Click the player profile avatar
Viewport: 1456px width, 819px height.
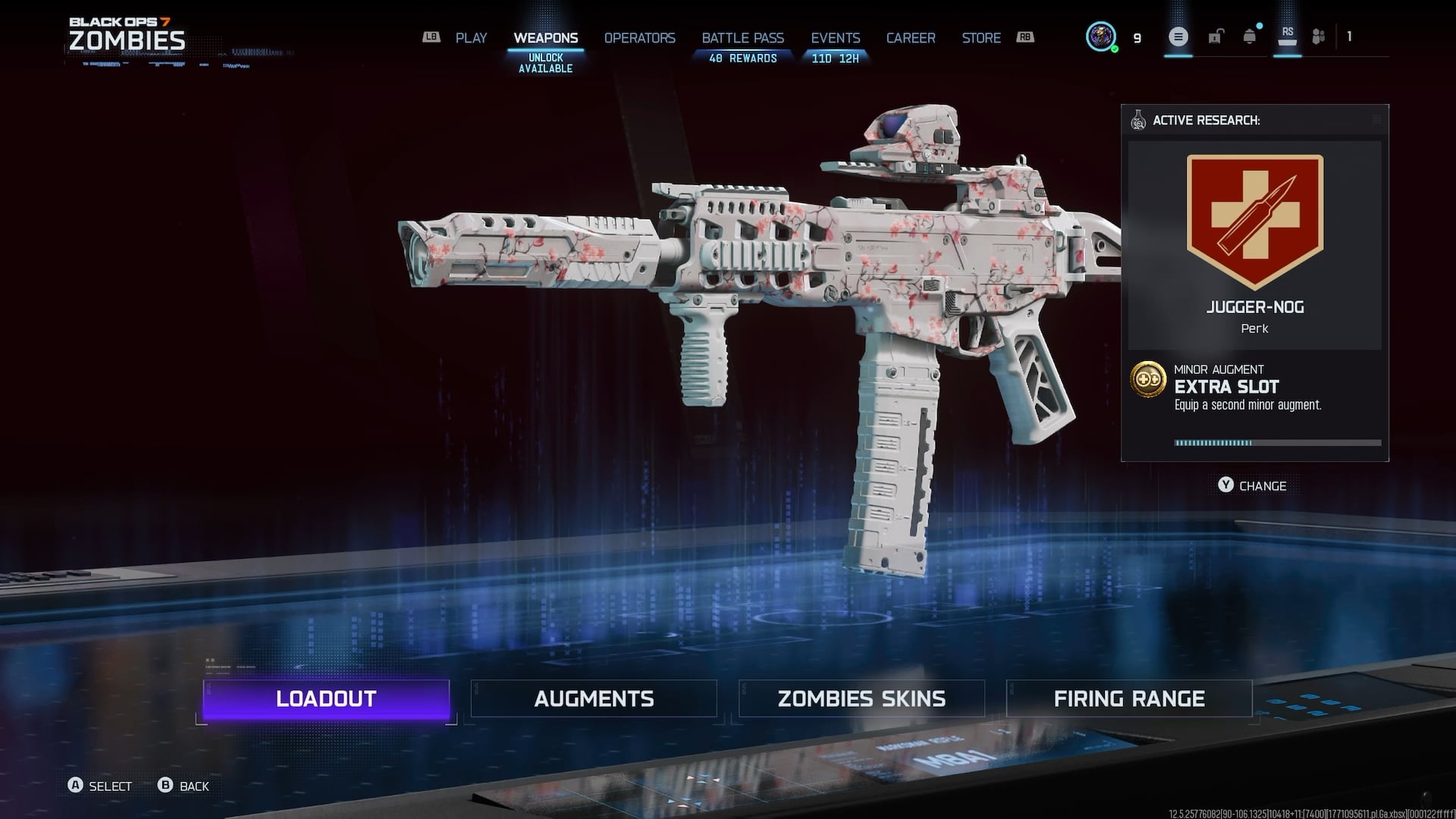1100,36
